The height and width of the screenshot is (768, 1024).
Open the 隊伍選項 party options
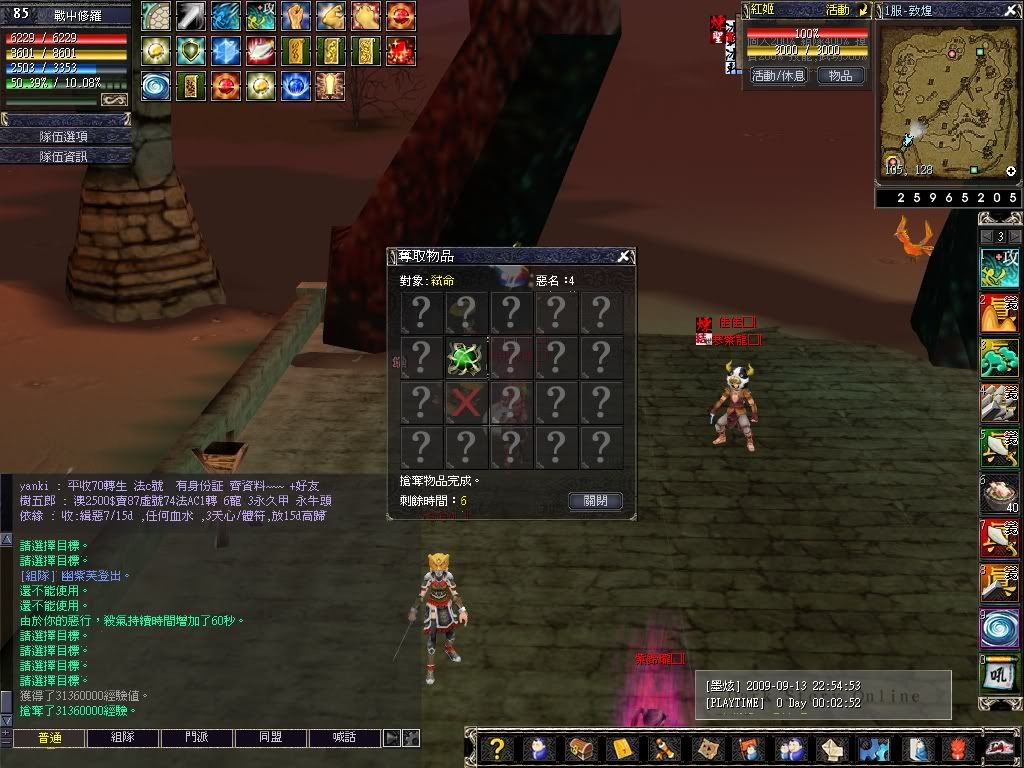[x=65, y=136]
